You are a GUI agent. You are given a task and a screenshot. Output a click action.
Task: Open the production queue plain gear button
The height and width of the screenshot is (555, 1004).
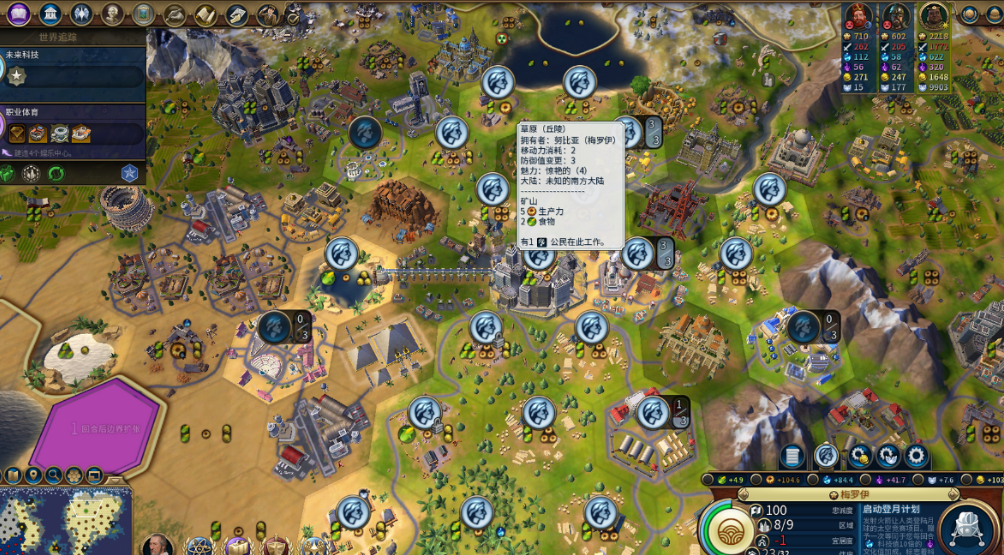tap(916, 457)
